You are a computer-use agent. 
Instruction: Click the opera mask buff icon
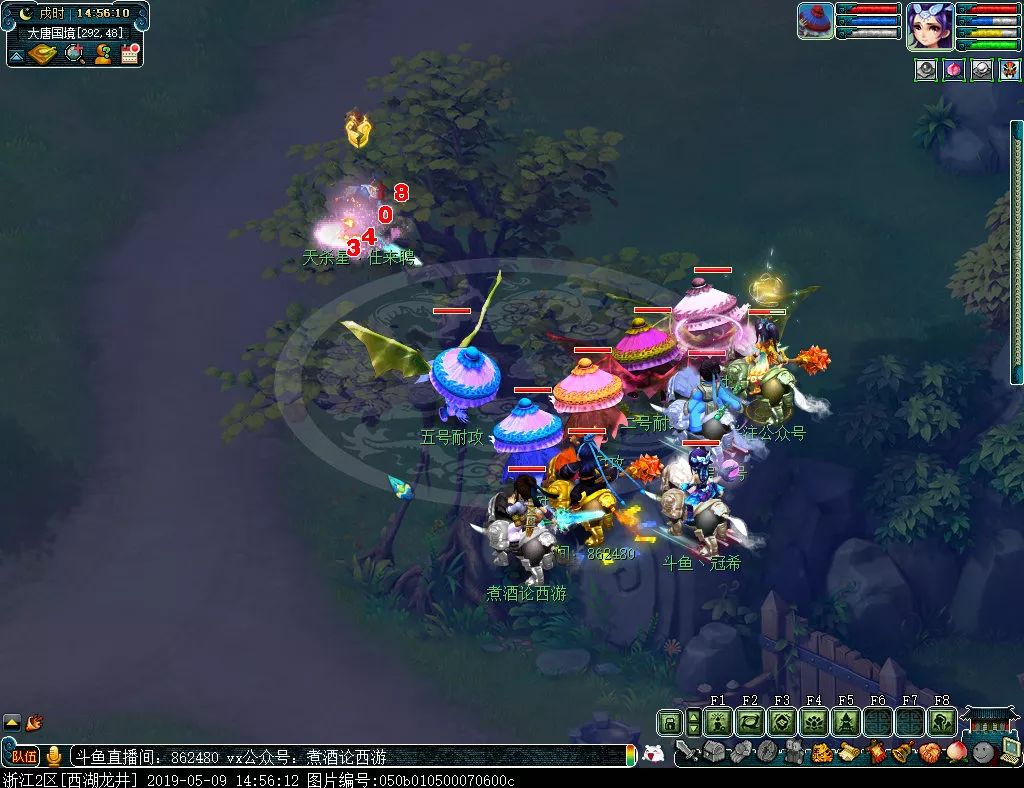tap(1010, 70)
